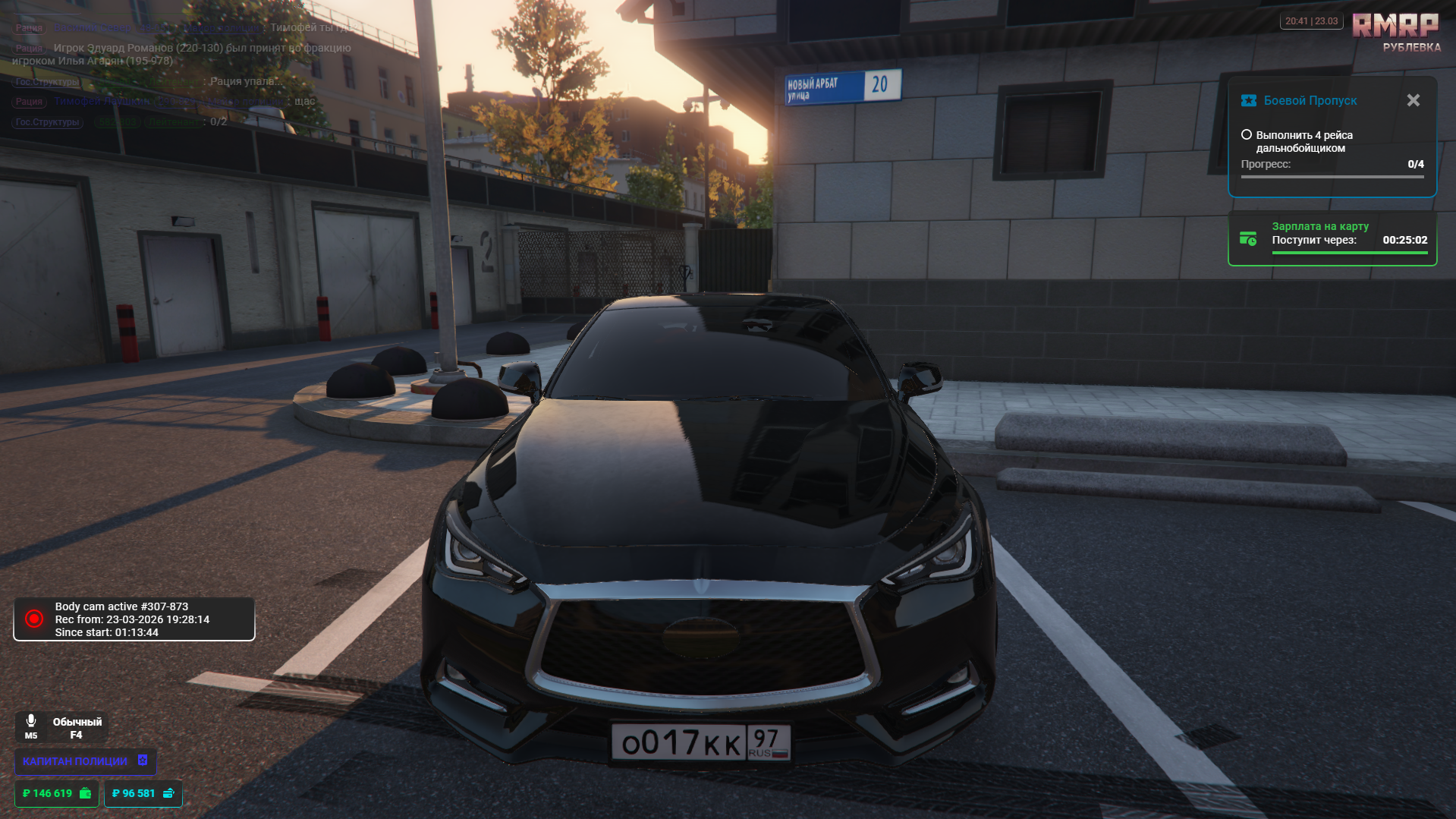
Task: Toggle the microphone voice mode icon
Action: point(31,721)
